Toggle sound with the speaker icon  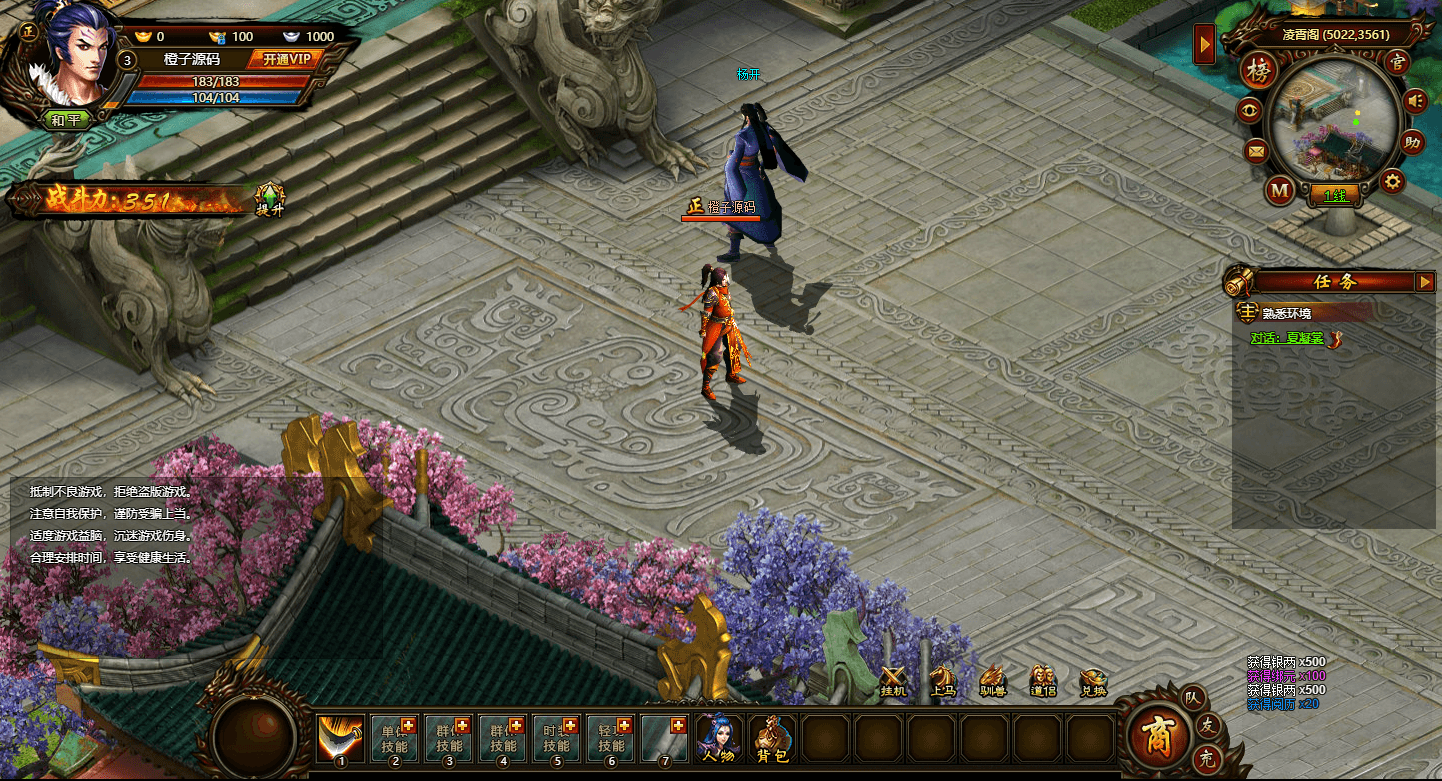pos(1414,101)
